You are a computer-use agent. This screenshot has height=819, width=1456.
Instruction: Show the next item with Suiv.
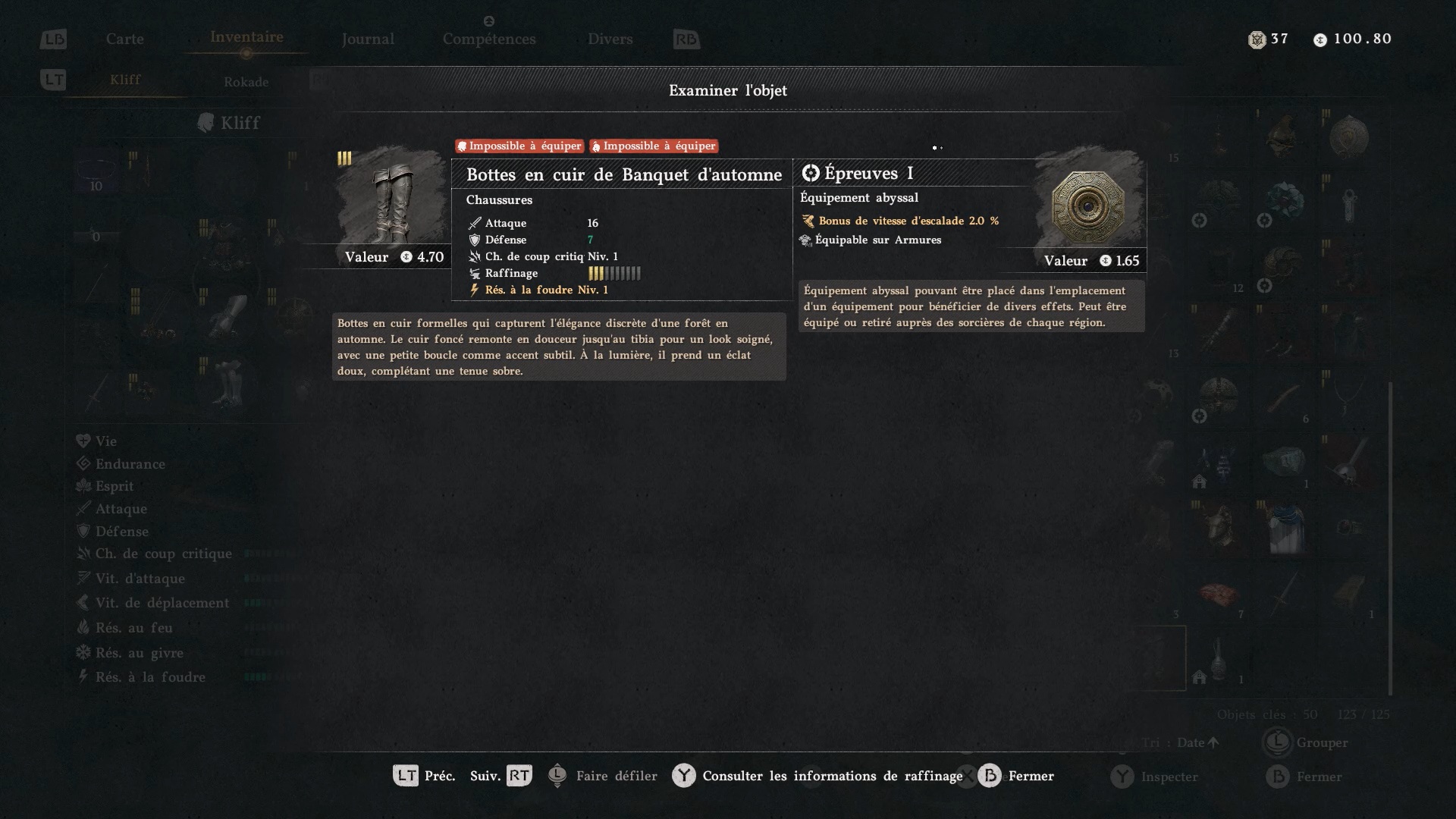[x=500, y=776]
